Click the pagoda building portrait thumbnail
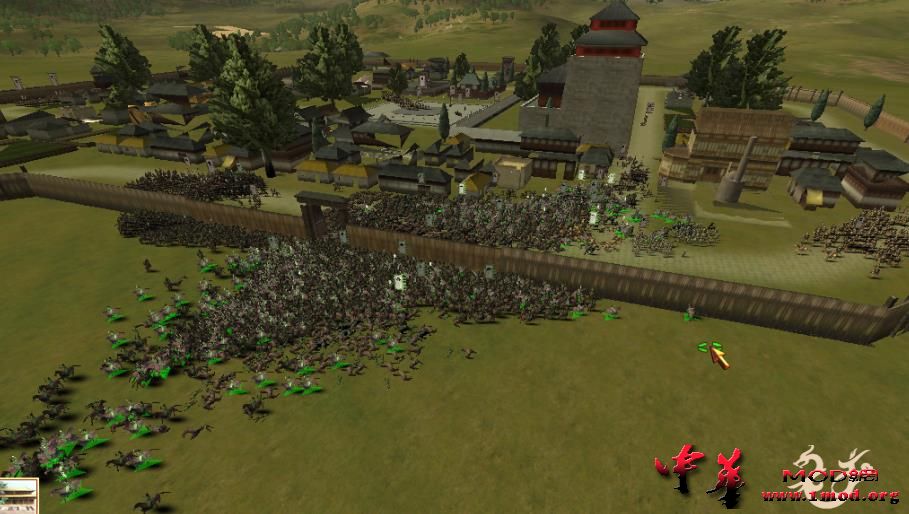This screenshot has height=514, width=909. coord(18,496)
